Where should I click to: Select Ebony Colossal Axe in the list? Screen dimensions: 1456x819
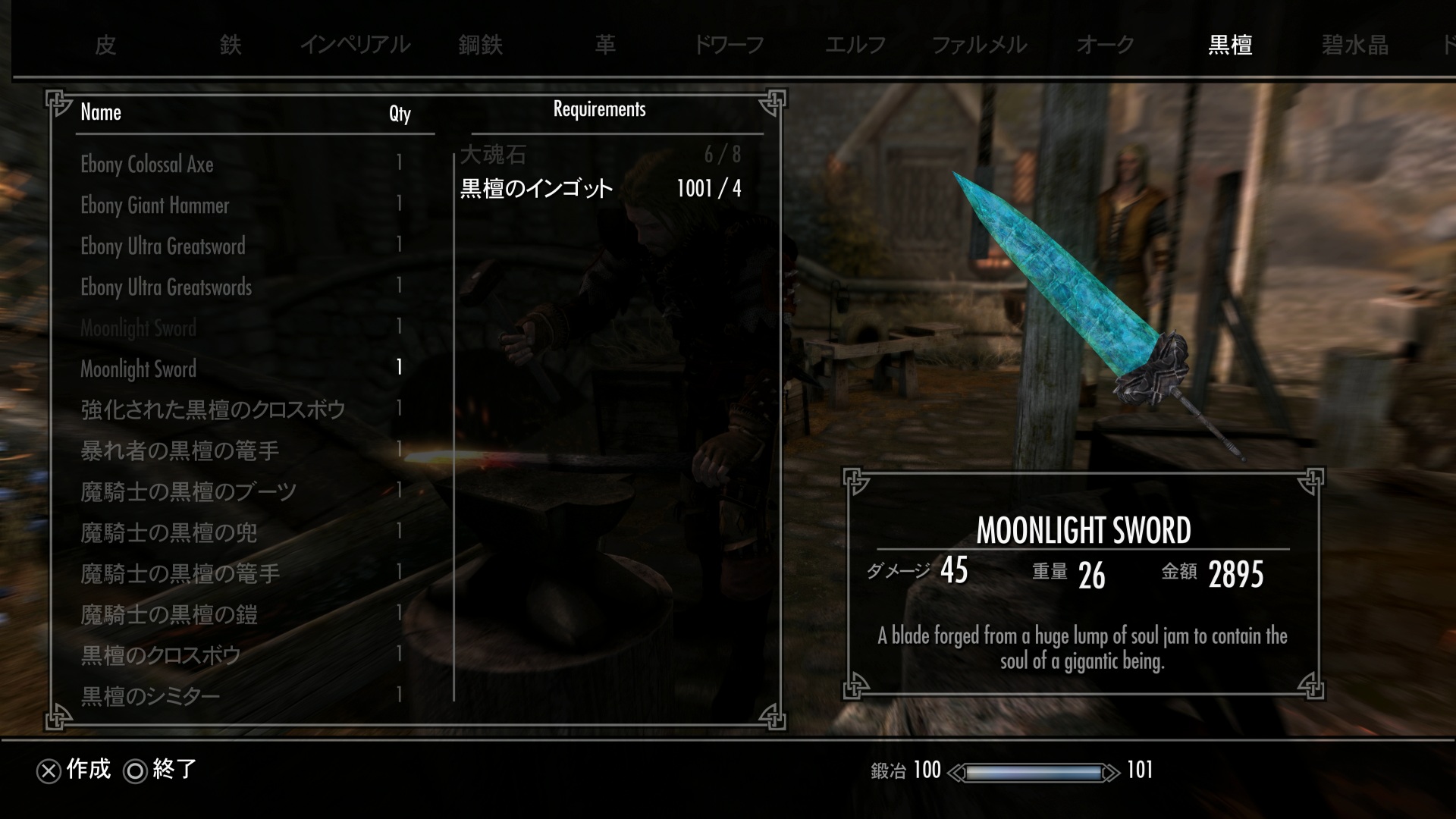coord(147,165)
